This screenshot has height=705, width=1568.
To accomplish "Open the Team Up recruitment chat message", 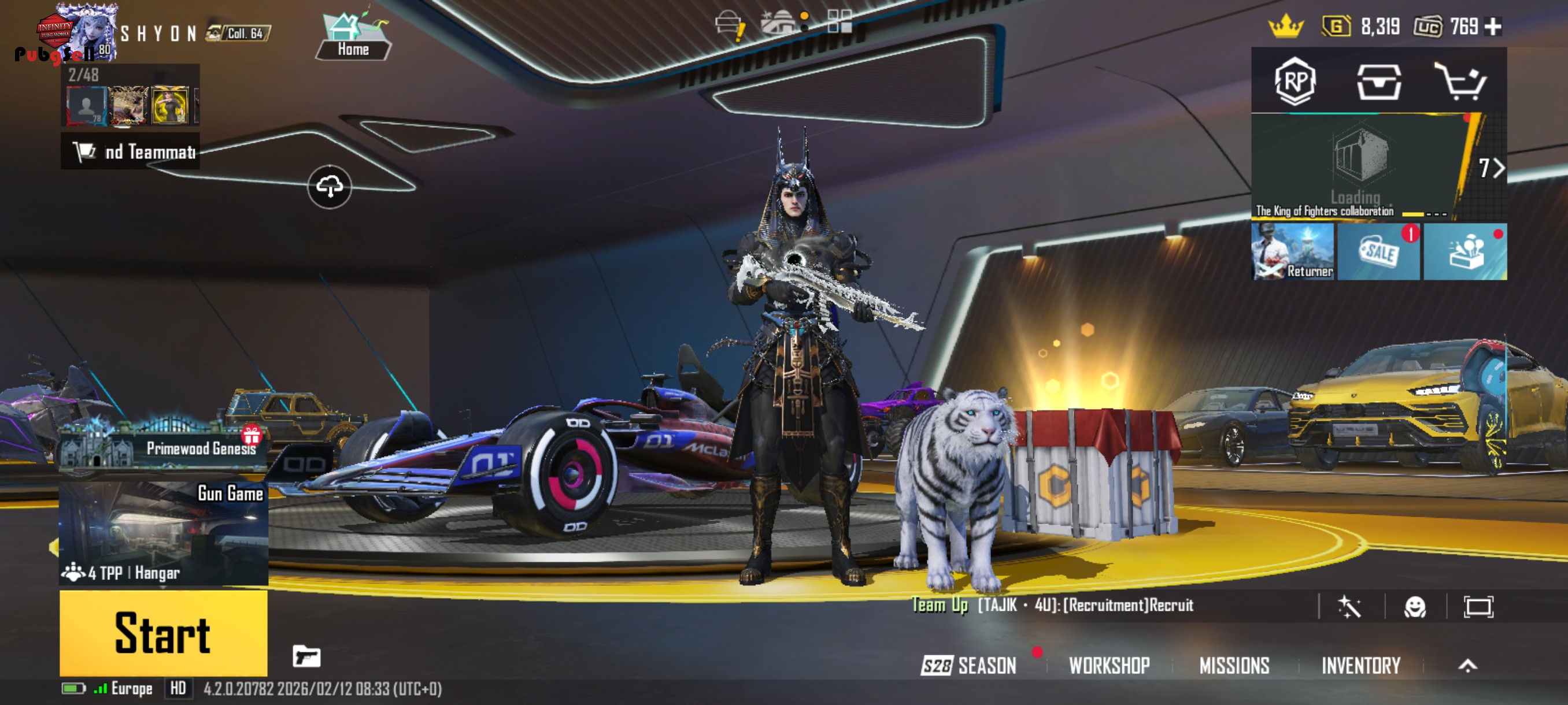I will point(1053,605).
